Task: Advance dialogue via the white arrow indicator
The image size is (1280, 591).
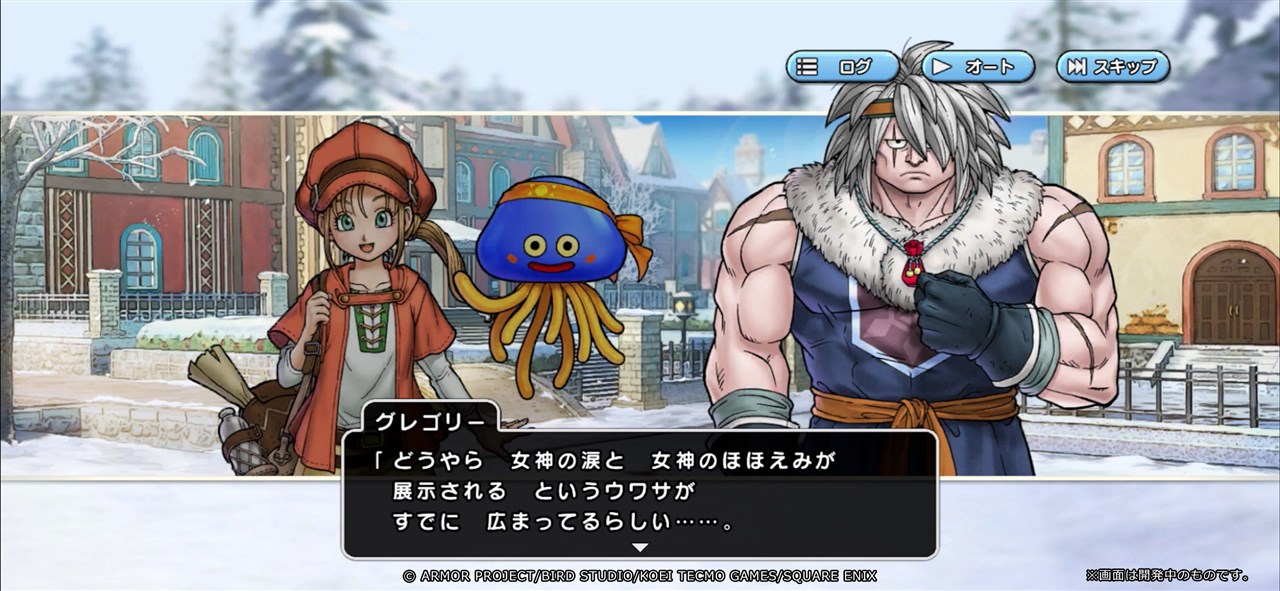Action: coord(640,547)
